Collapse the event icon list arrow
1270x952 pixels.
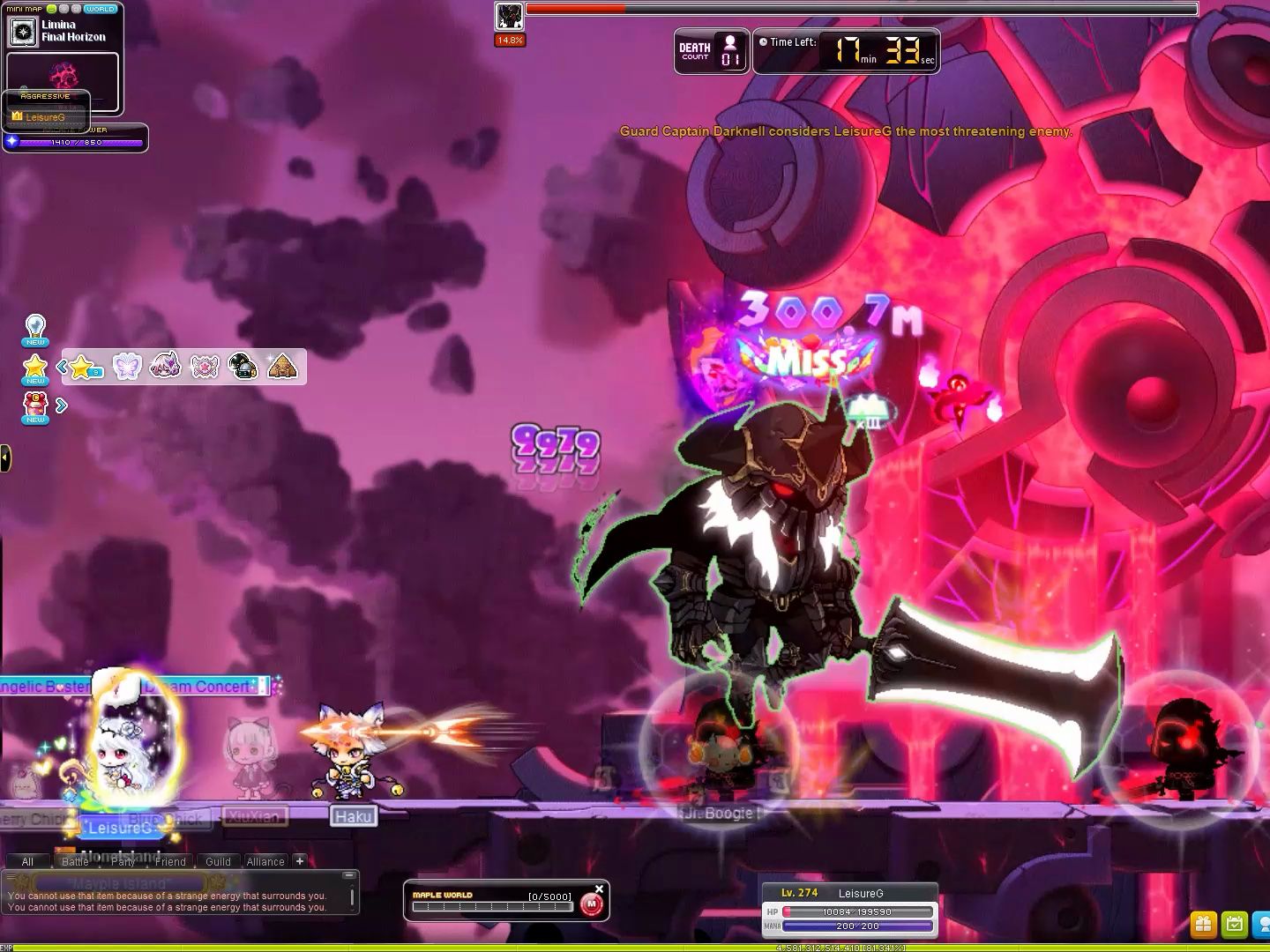point(63,367)
